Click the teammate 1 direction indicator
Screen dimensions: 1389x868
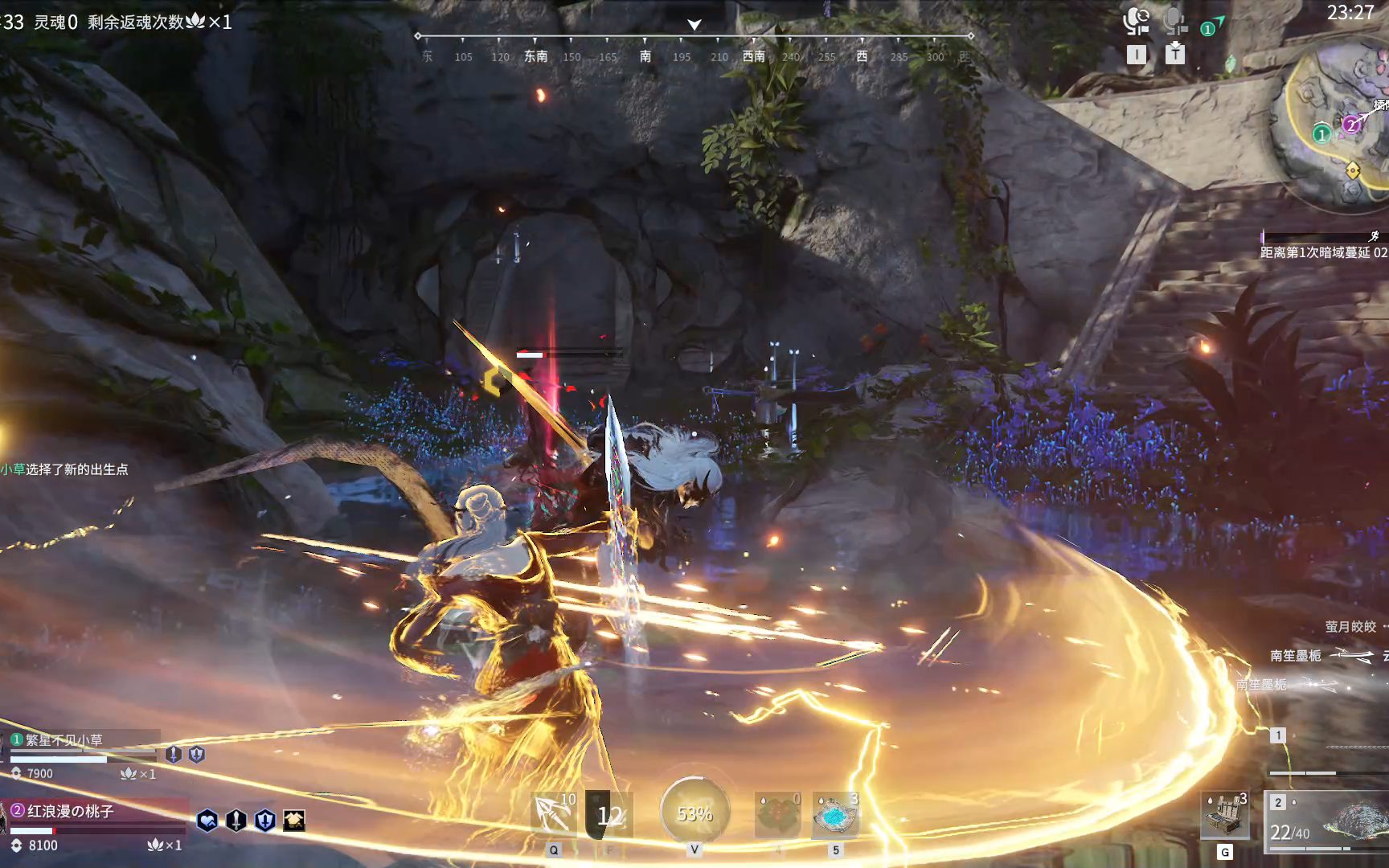pyautogui.click(x=1211, y=27)
